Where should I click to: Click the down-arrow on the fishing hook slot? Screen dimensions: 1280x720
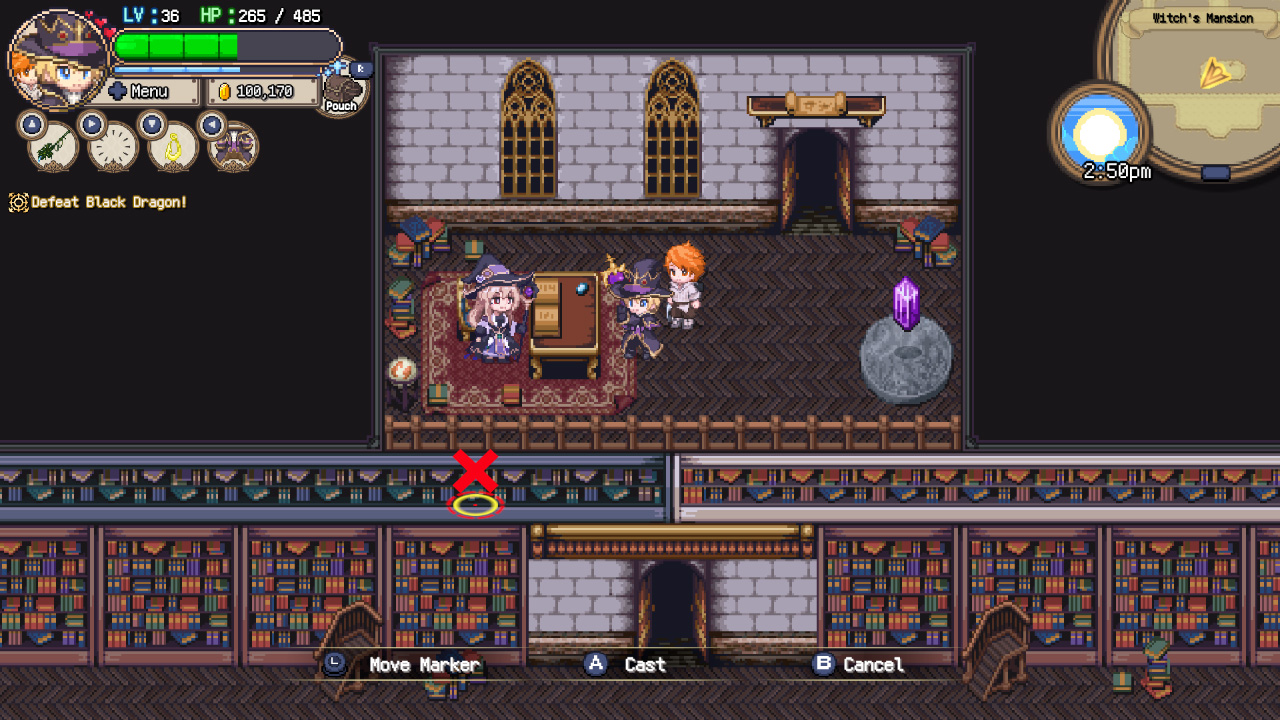pyautogui.click(x=153, y=122)
